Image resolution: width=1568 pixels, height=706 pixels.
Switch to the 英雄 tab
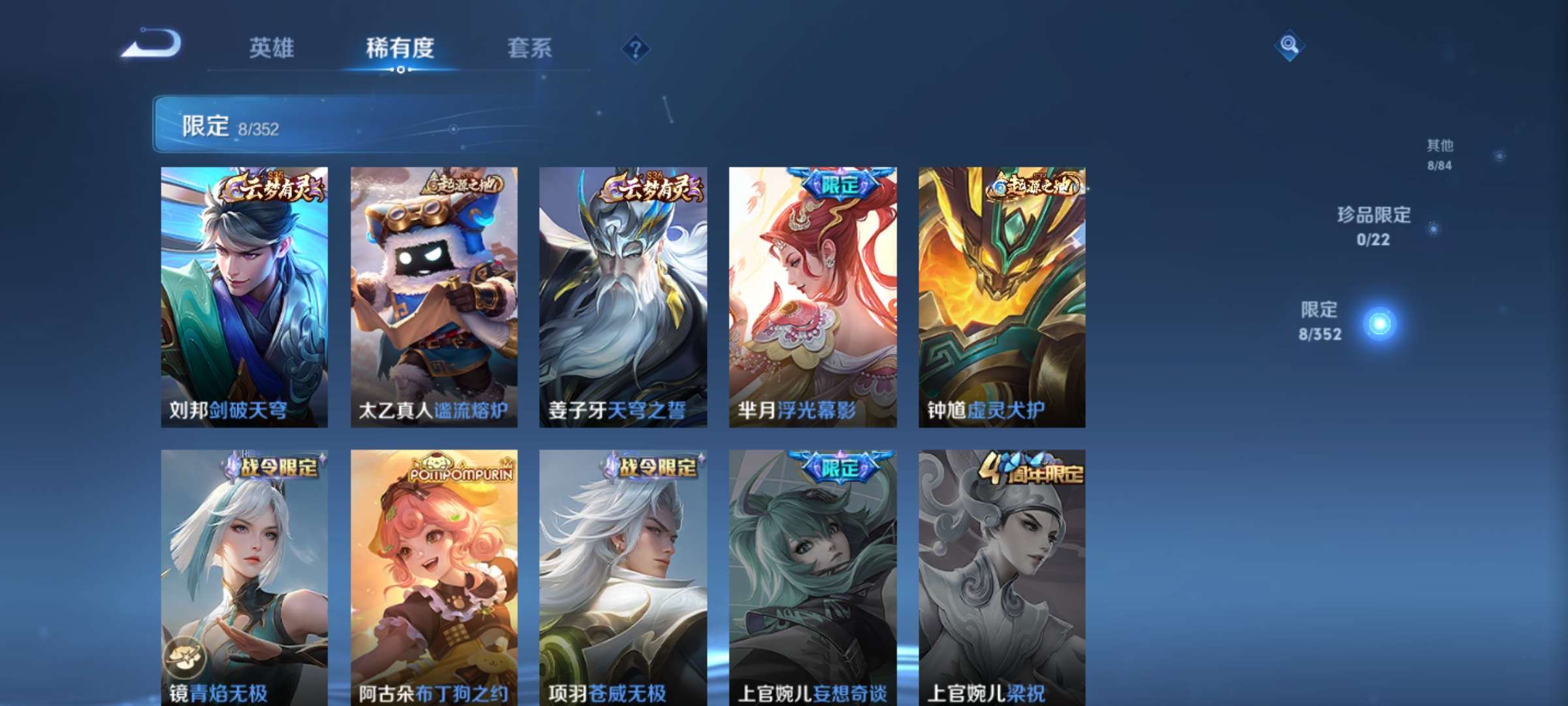(272, 47)
